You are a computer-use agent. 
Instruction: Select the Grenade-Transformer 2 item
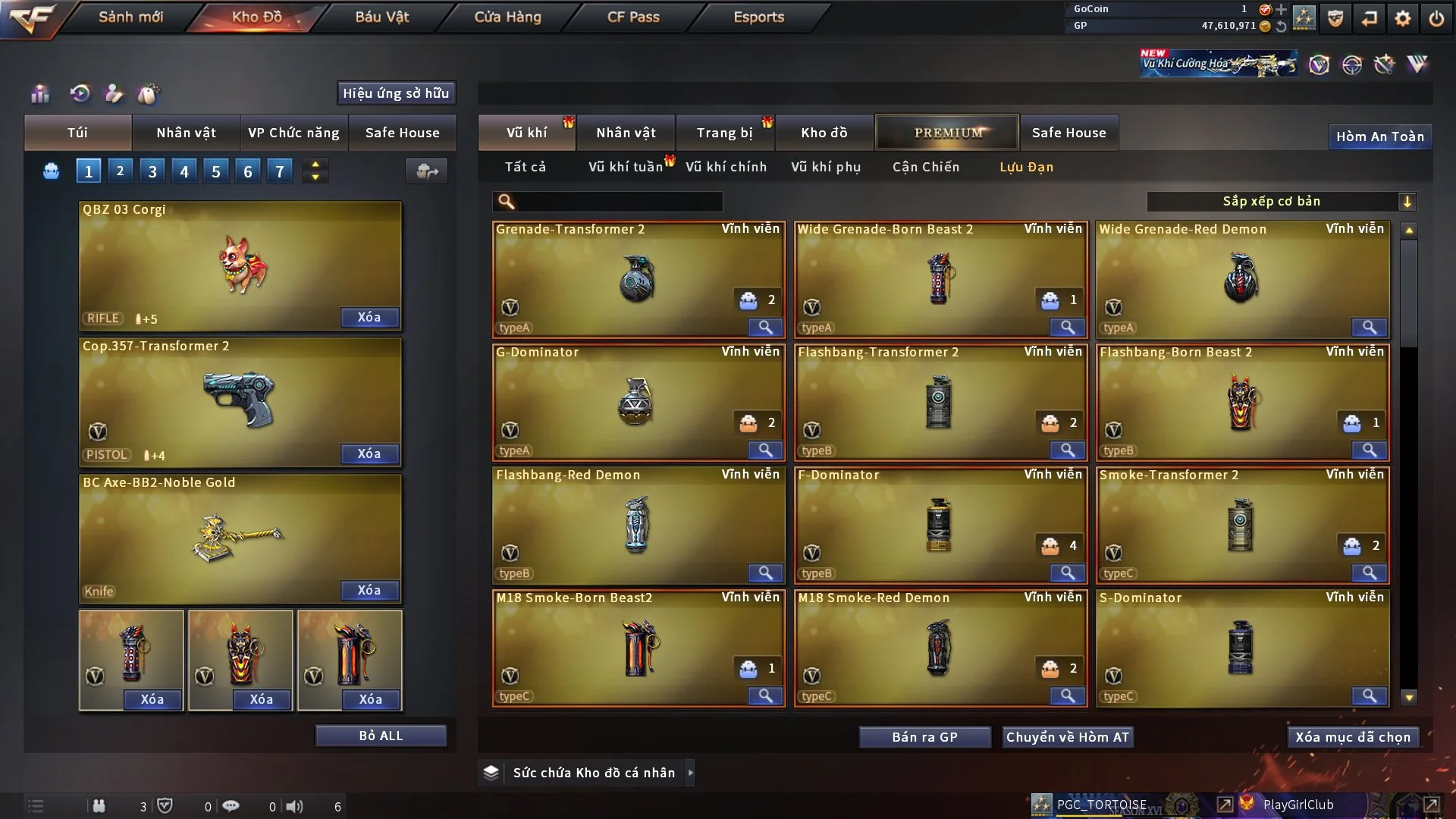637,279
